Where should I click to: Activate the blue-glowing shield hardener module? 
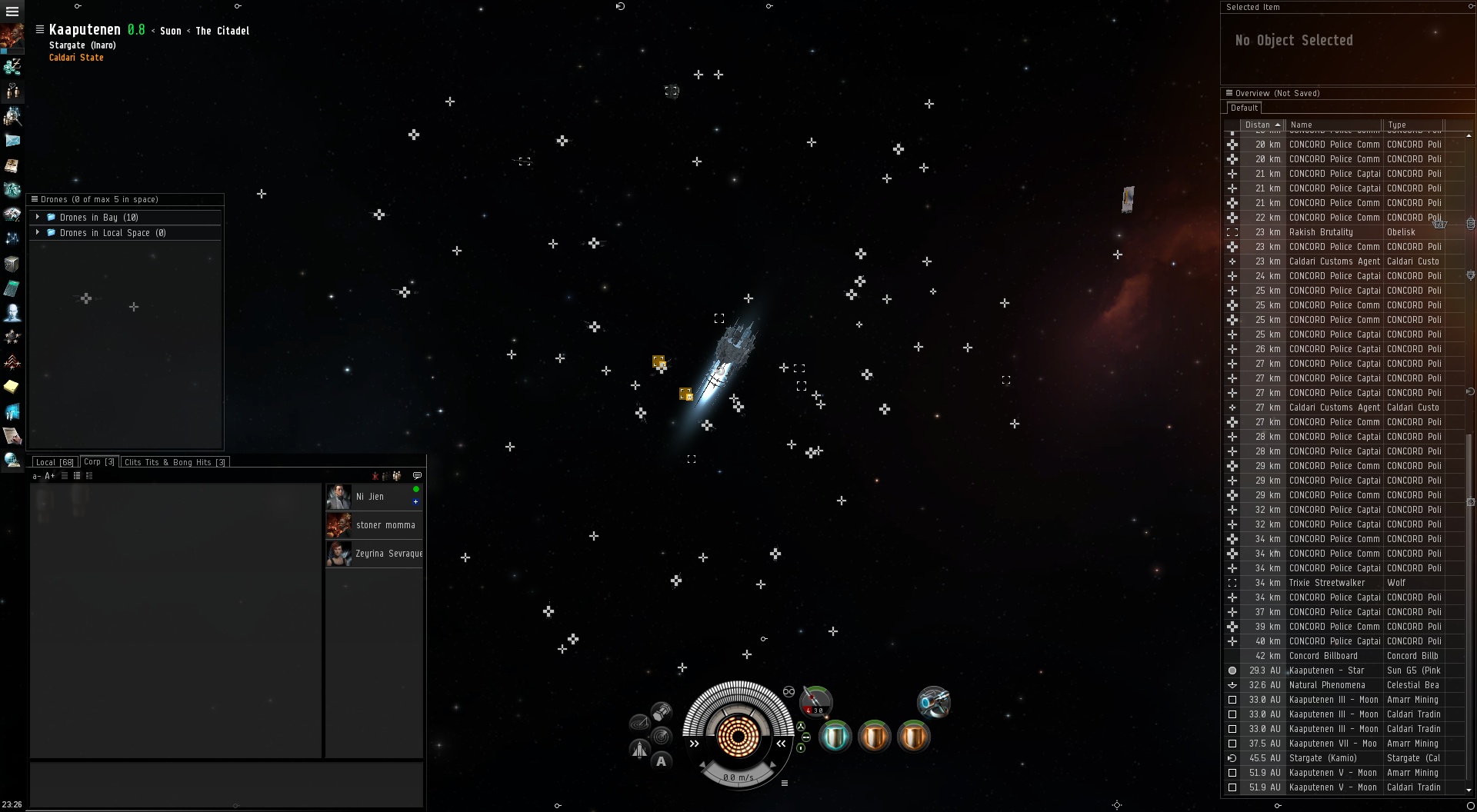coord(835,737)
